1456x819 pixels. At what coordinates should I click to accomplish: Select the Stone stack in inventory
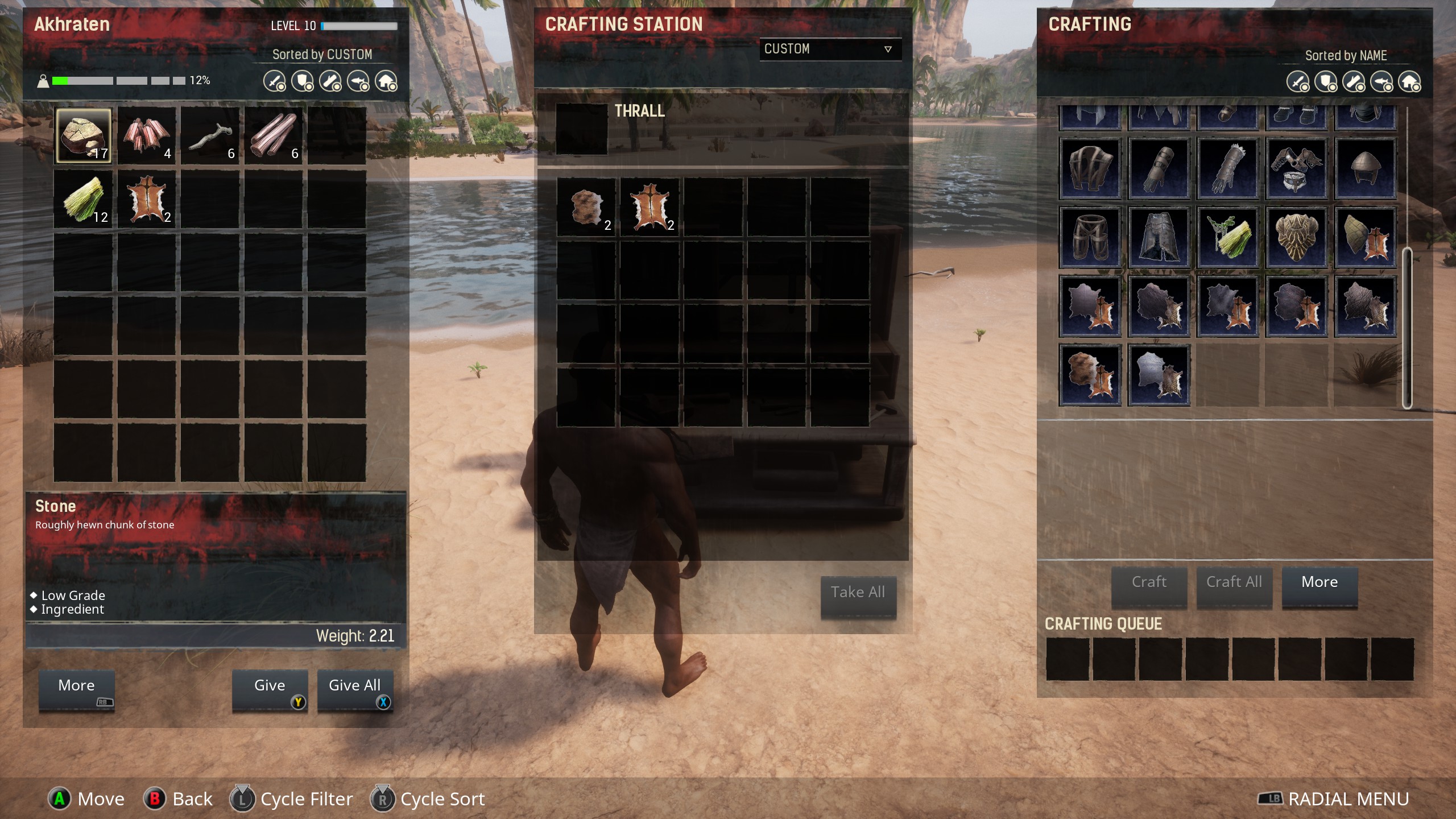tap(83, 136)
